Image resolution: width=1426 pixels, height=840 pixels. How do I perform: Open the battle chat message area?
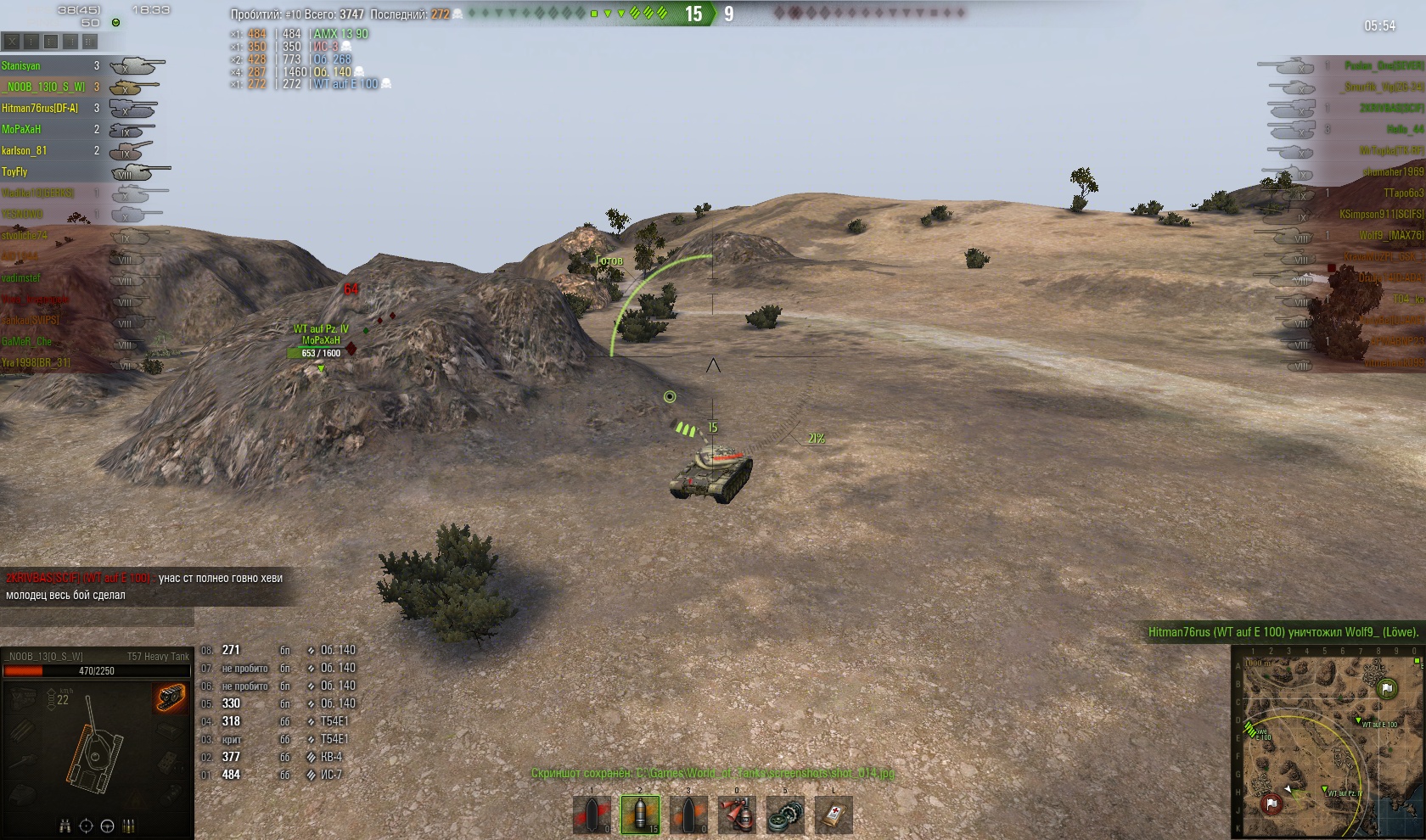pos(144,586)
